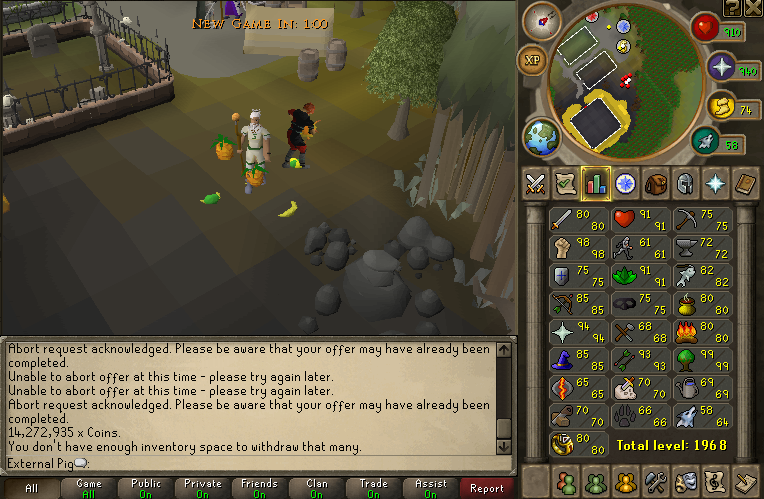This screenshot has width=764, height=499.
Task: Toggle run energy orb
Action: [721, 104]
